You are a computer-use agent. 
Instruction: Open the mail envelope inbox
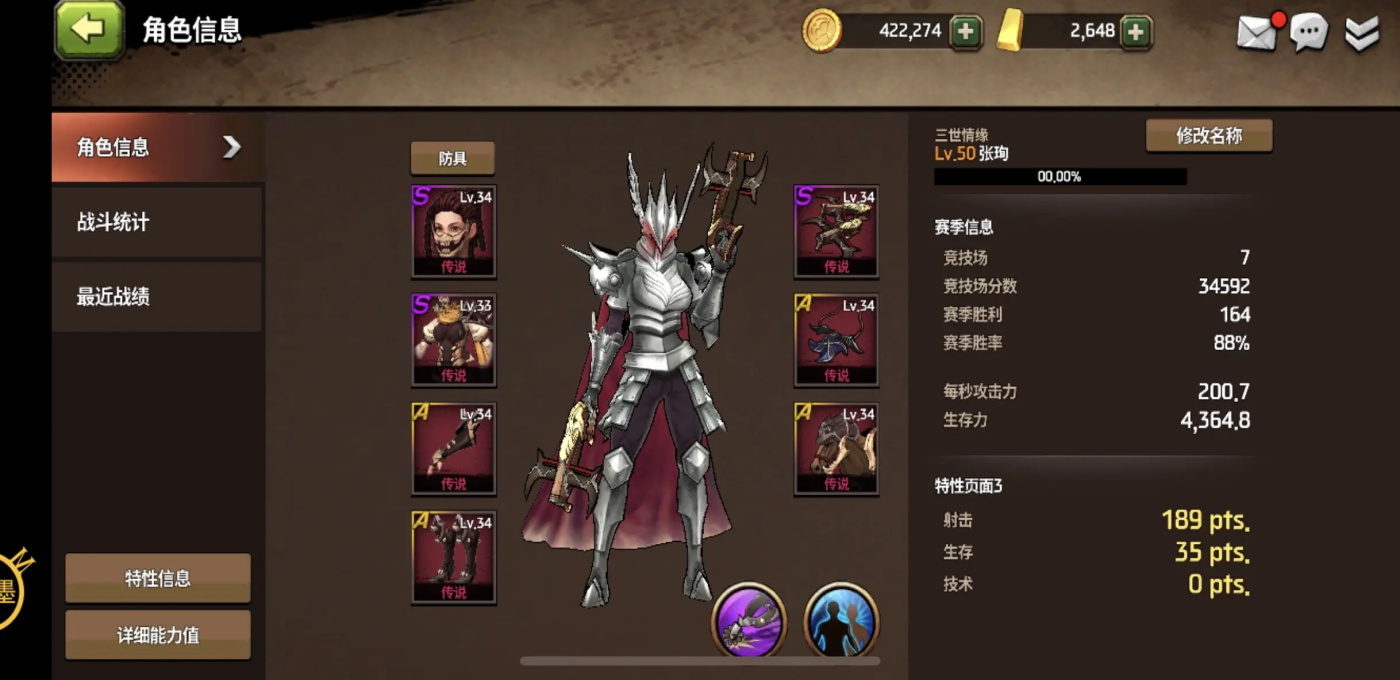1257,33
